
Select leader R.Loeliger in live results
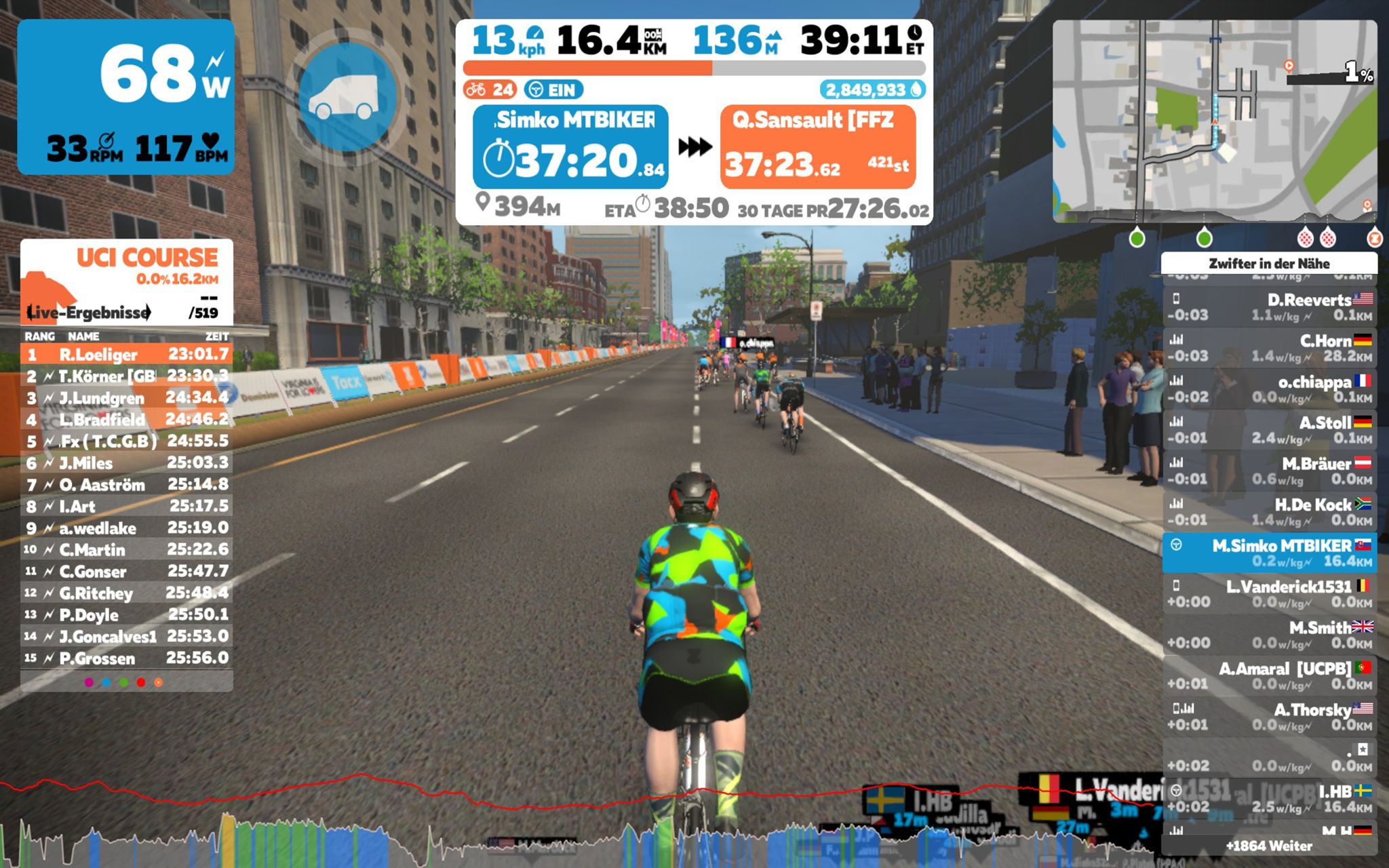coord(127,354)
